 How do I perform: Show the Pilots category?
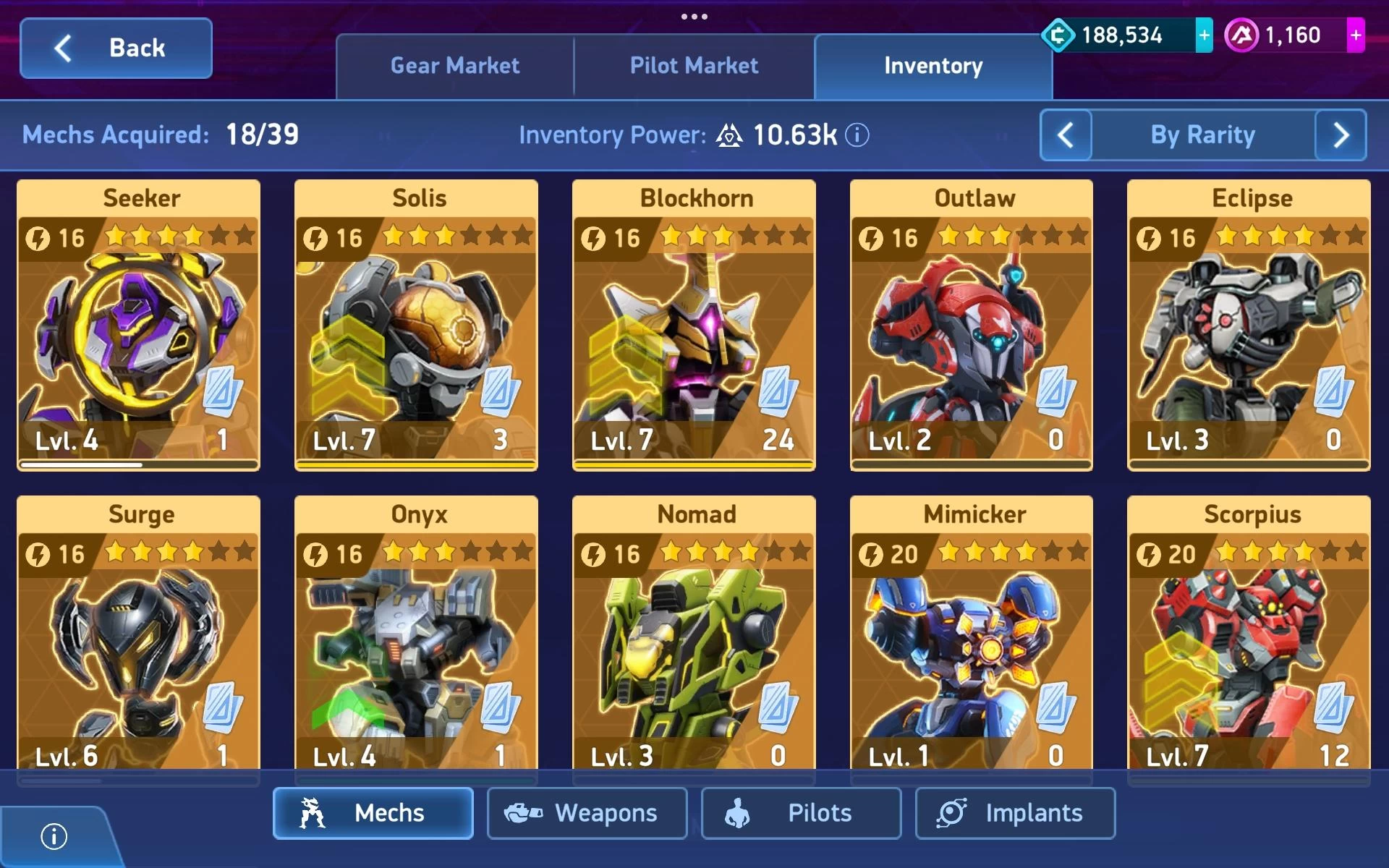pyautogui.click(x=801, y=813)
